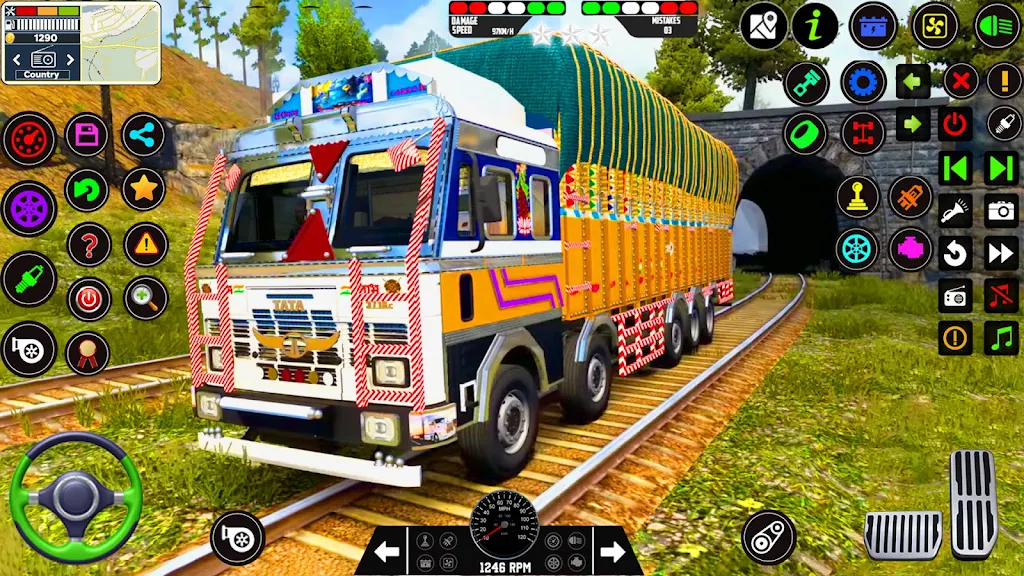This screenshot has width=1024, height=576.
Task: Click the magnifying glass zoom-in icon
Action: tap(145, 297)
